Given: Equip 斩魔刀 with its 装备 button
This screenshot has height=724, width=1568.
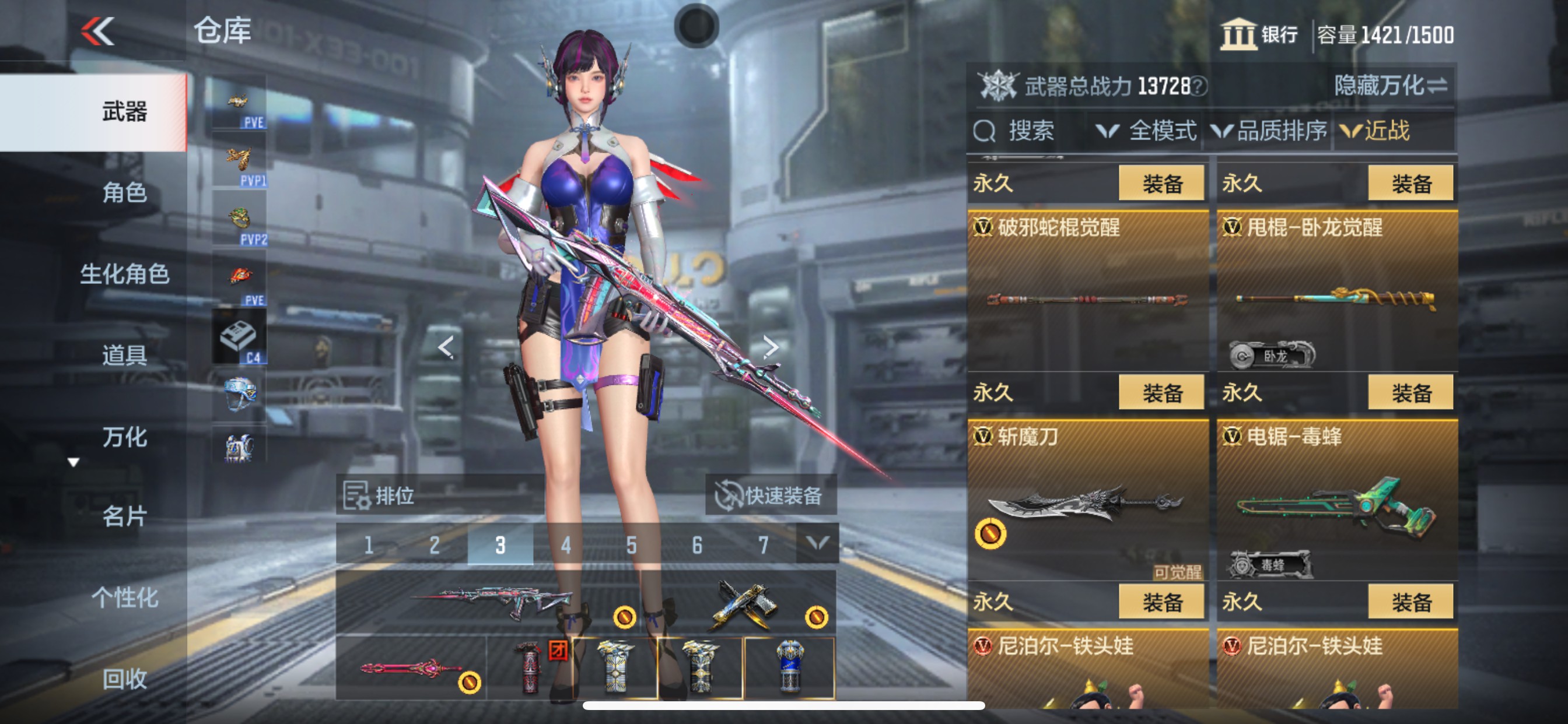Looking at the screenshot, I should pos(1161,392).
